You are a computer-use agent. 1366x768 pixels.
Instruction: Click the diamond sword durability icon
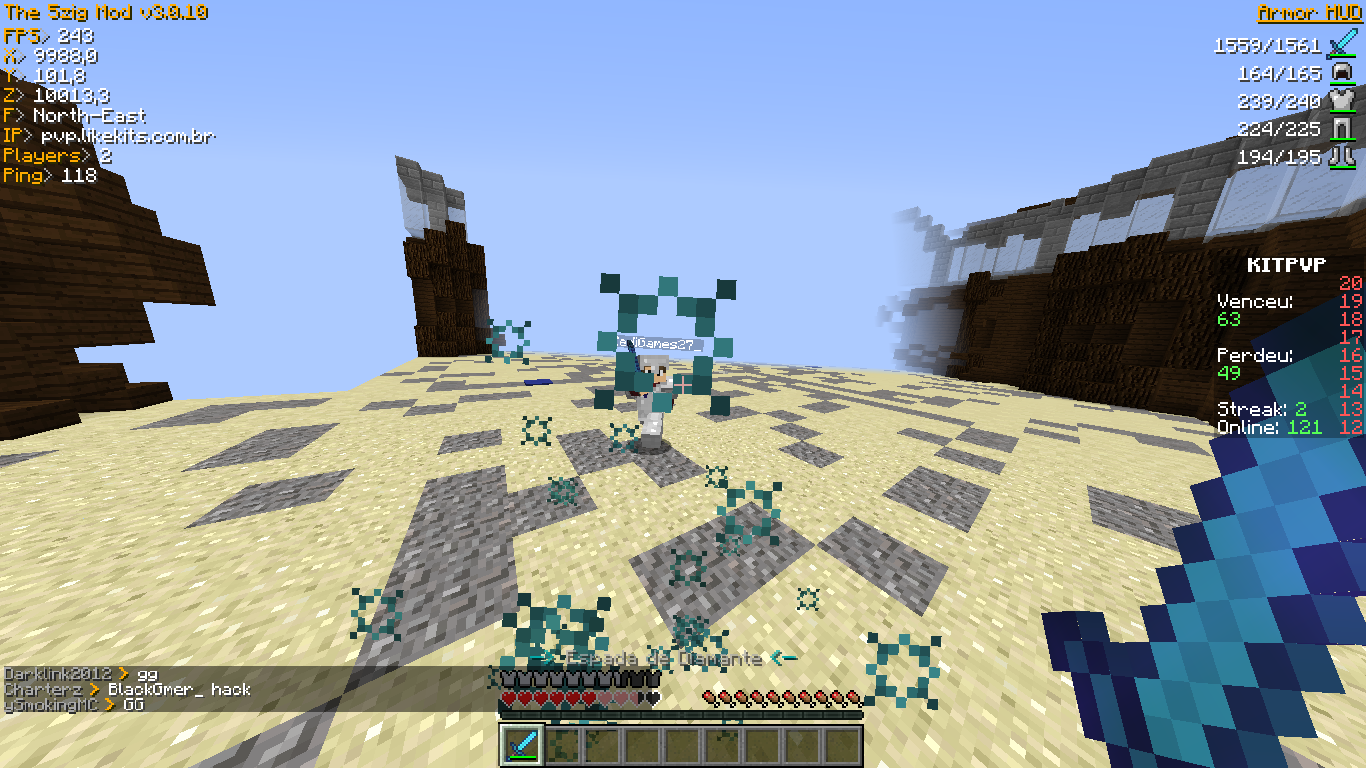(x=1340, y=46)
